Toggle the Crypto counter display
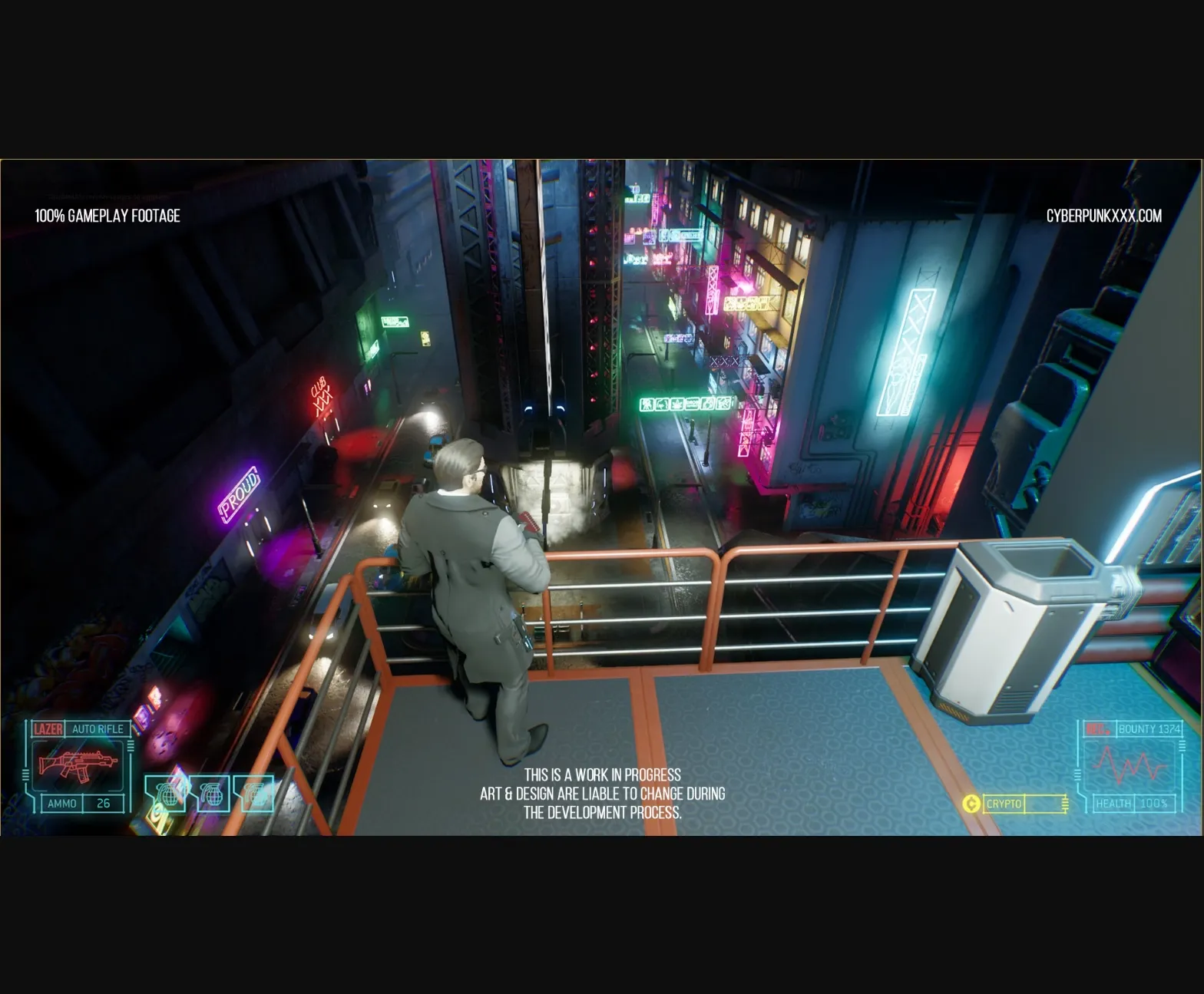The image size is (1204, 994). pos(1004,804)
